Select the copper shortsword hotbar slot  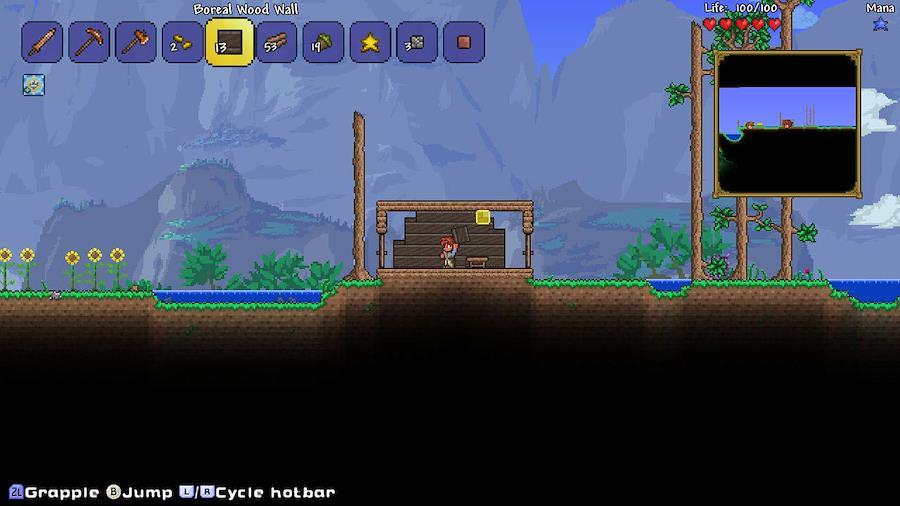click(x=42, y=43)
